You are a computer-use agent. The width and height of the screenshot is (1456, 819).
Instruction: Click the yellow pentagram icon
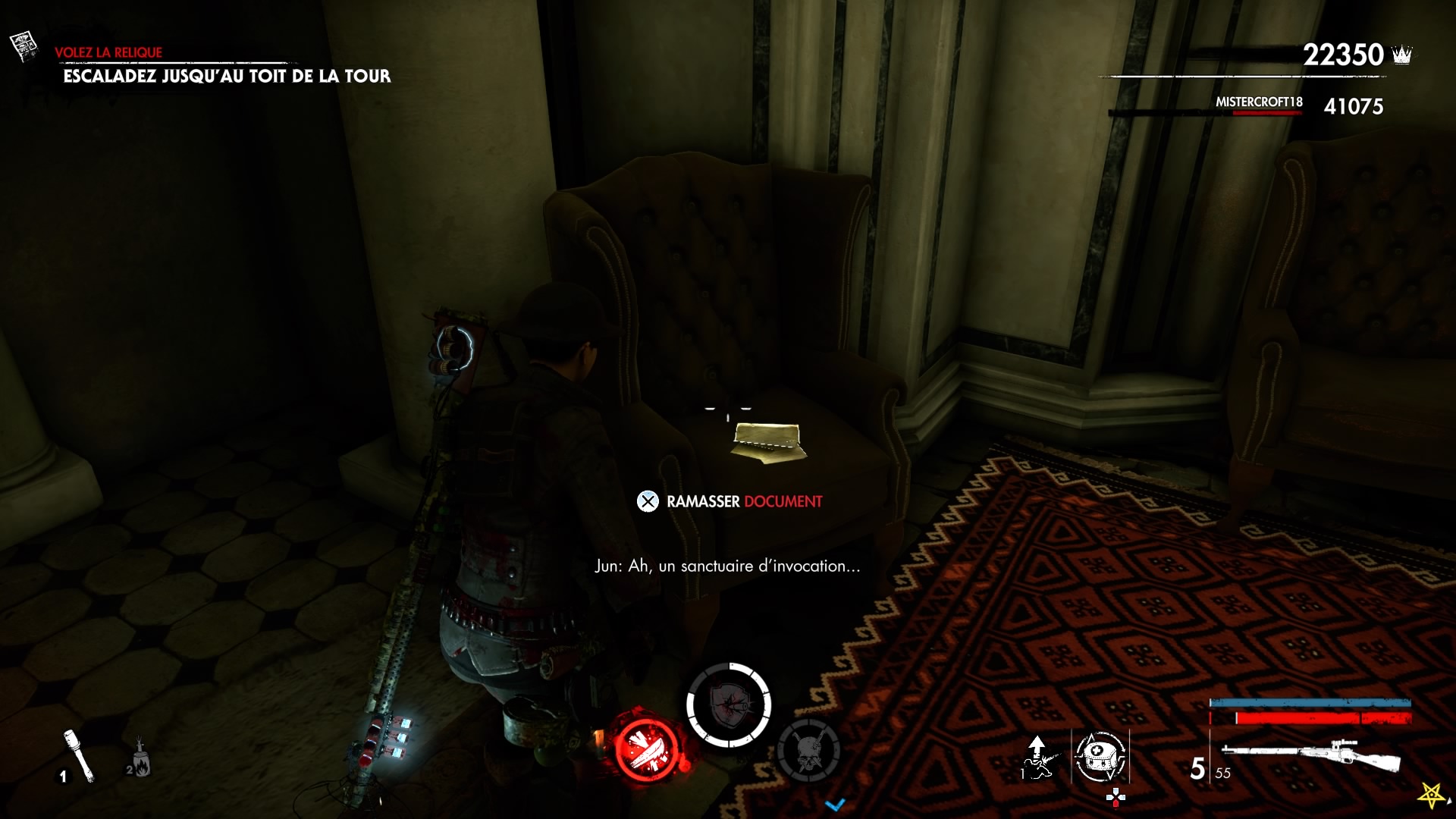(x=1432, y=795)
